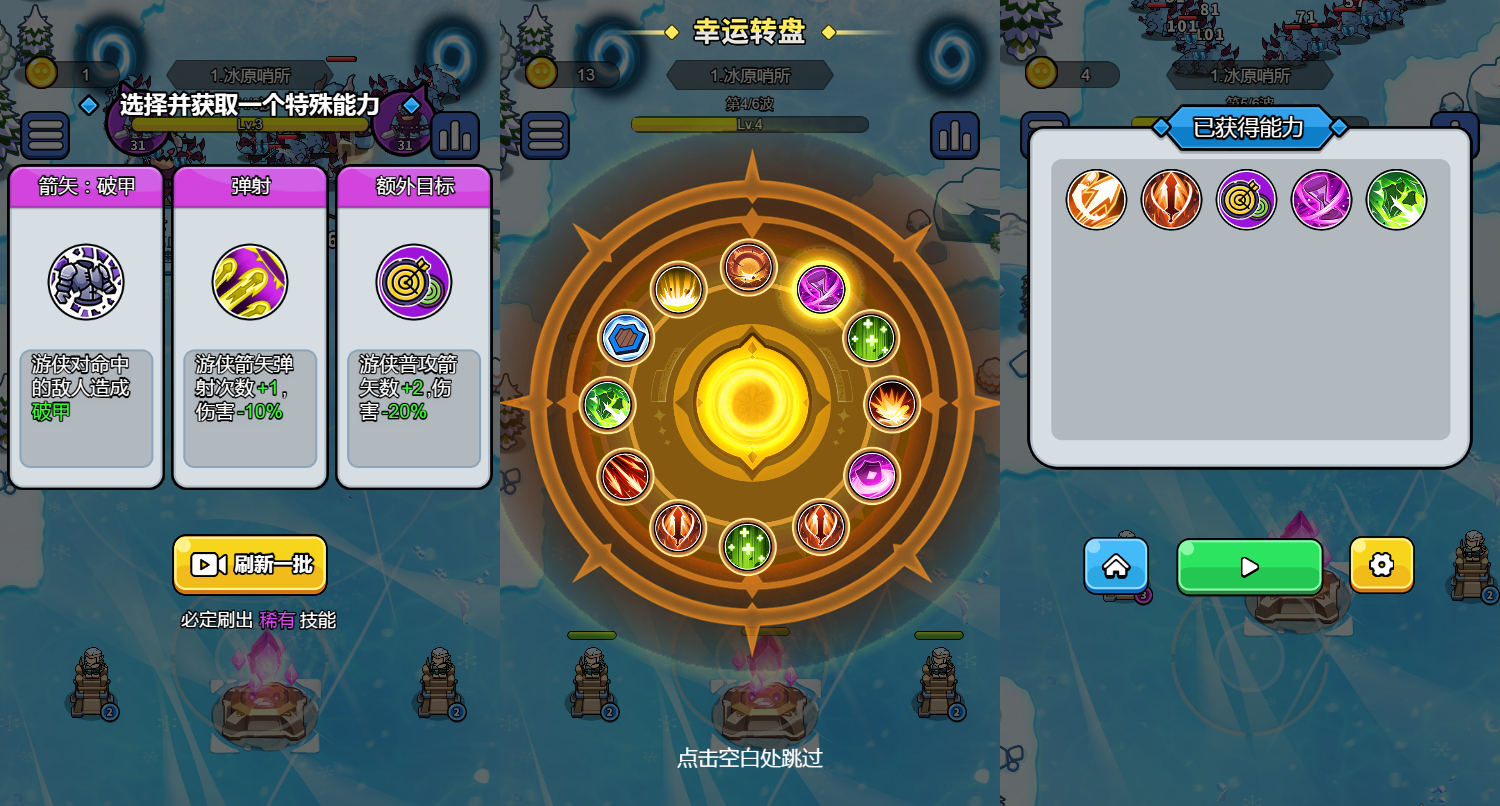Tap the 冰原哨所 level banner
The width and height of the screenshot is (1500, 806).
(748, 75)
